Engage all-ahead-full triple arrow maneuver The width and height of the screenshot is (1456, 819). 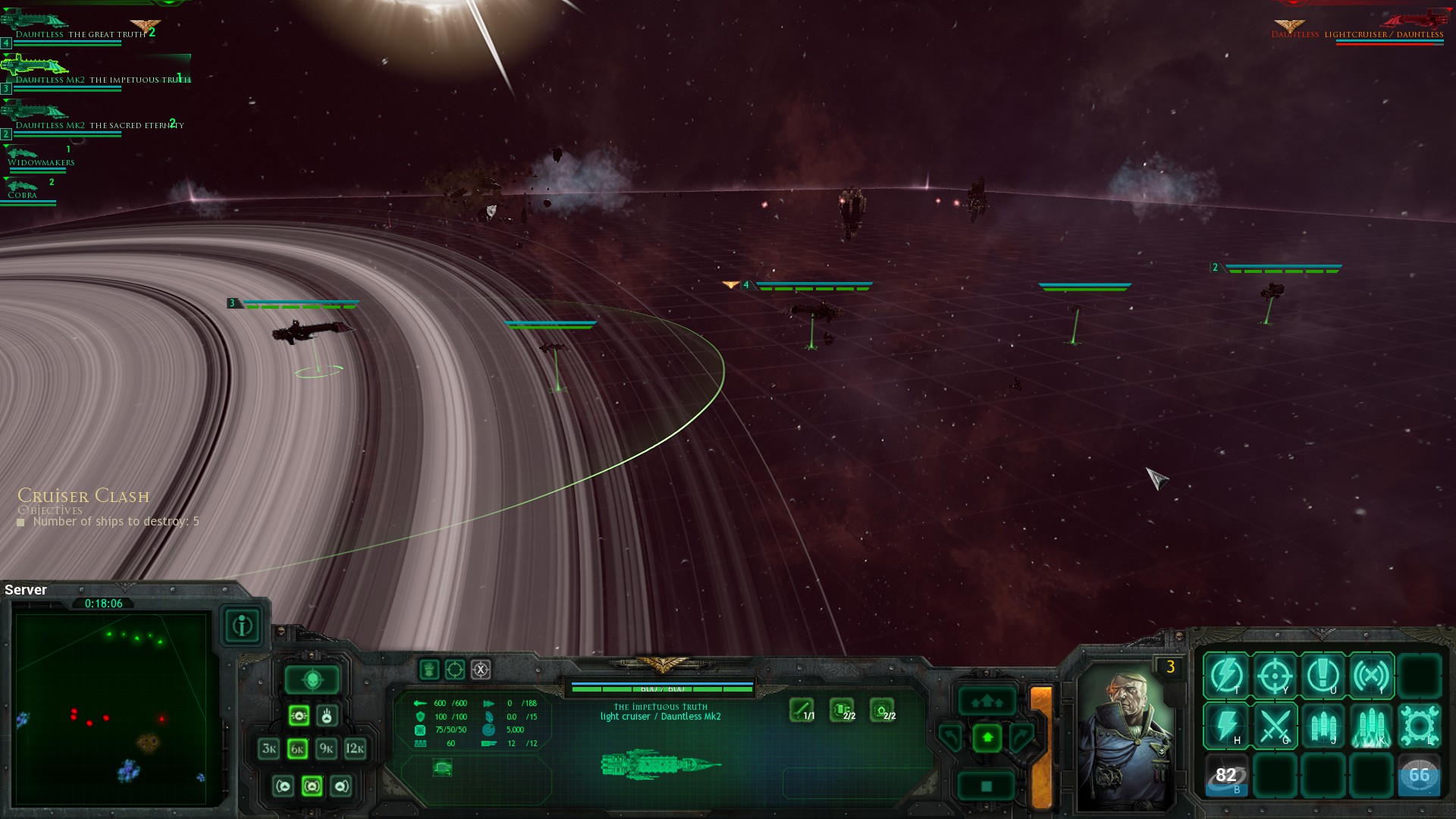(x=987, y=701)
